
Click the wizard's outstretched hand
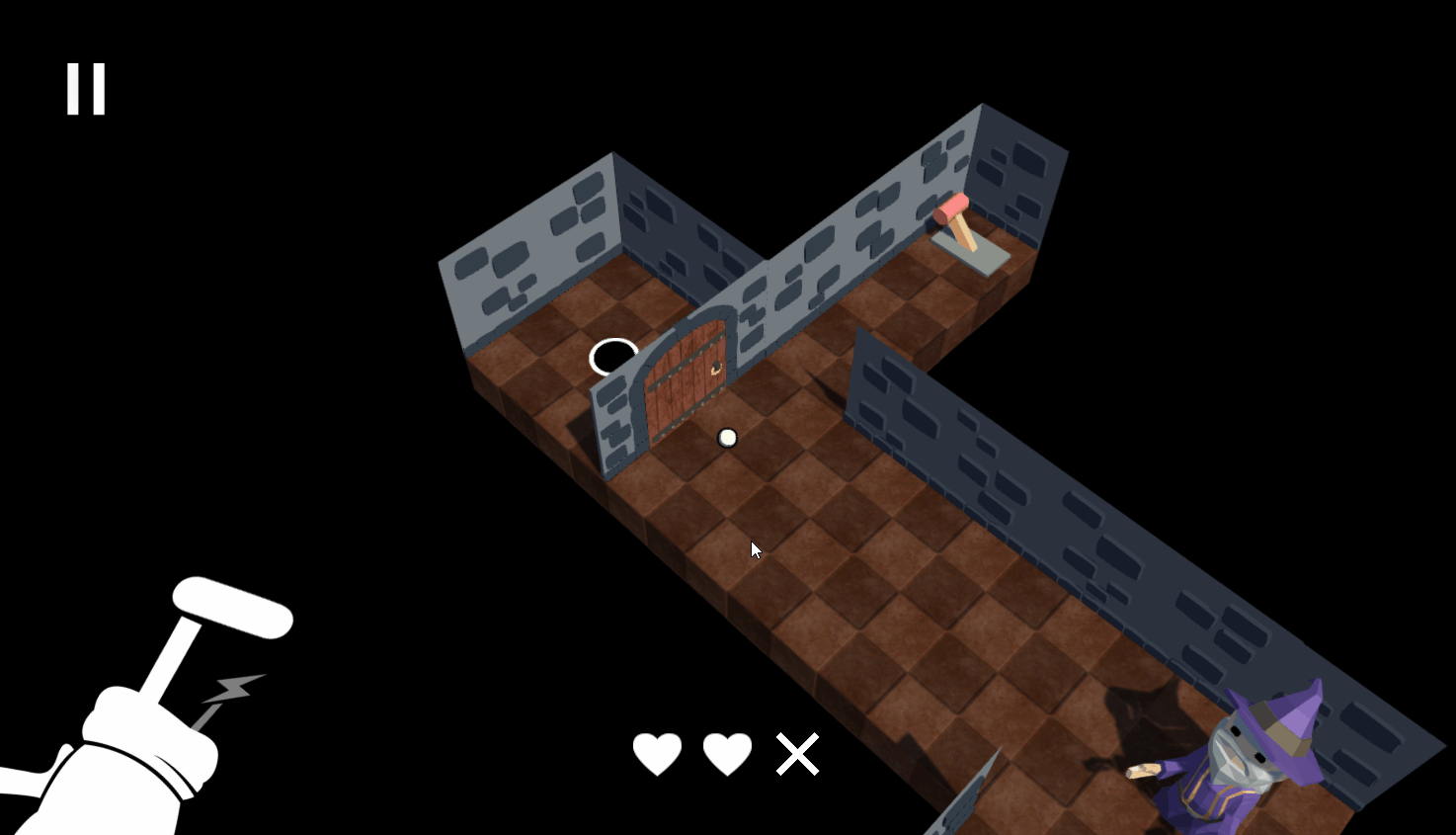[1141, 769]
